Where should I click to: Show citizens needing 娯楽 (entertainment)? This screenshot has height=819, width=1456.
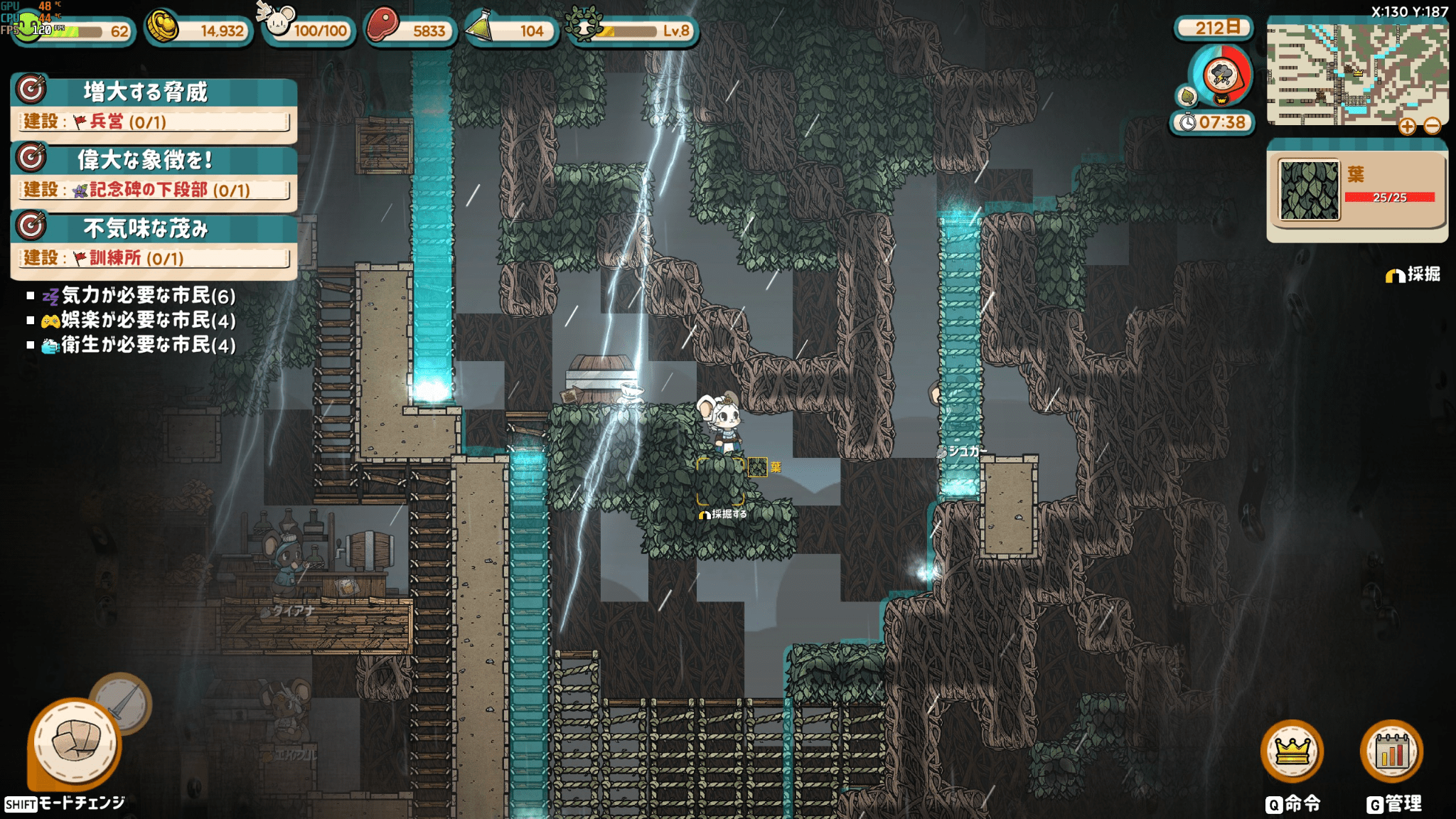pyautogui.click(x=139, y=321)
